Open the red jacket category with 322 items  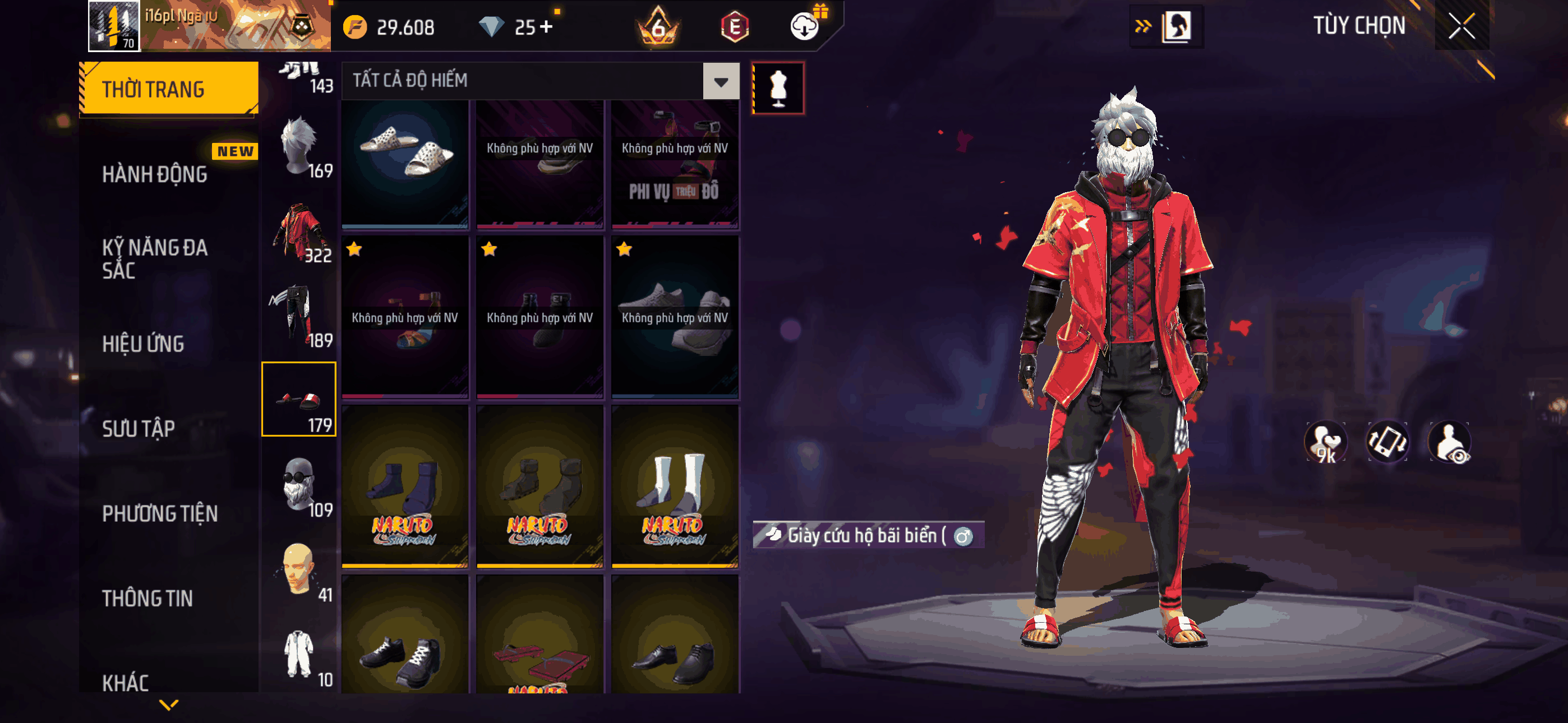coord(299,231)
